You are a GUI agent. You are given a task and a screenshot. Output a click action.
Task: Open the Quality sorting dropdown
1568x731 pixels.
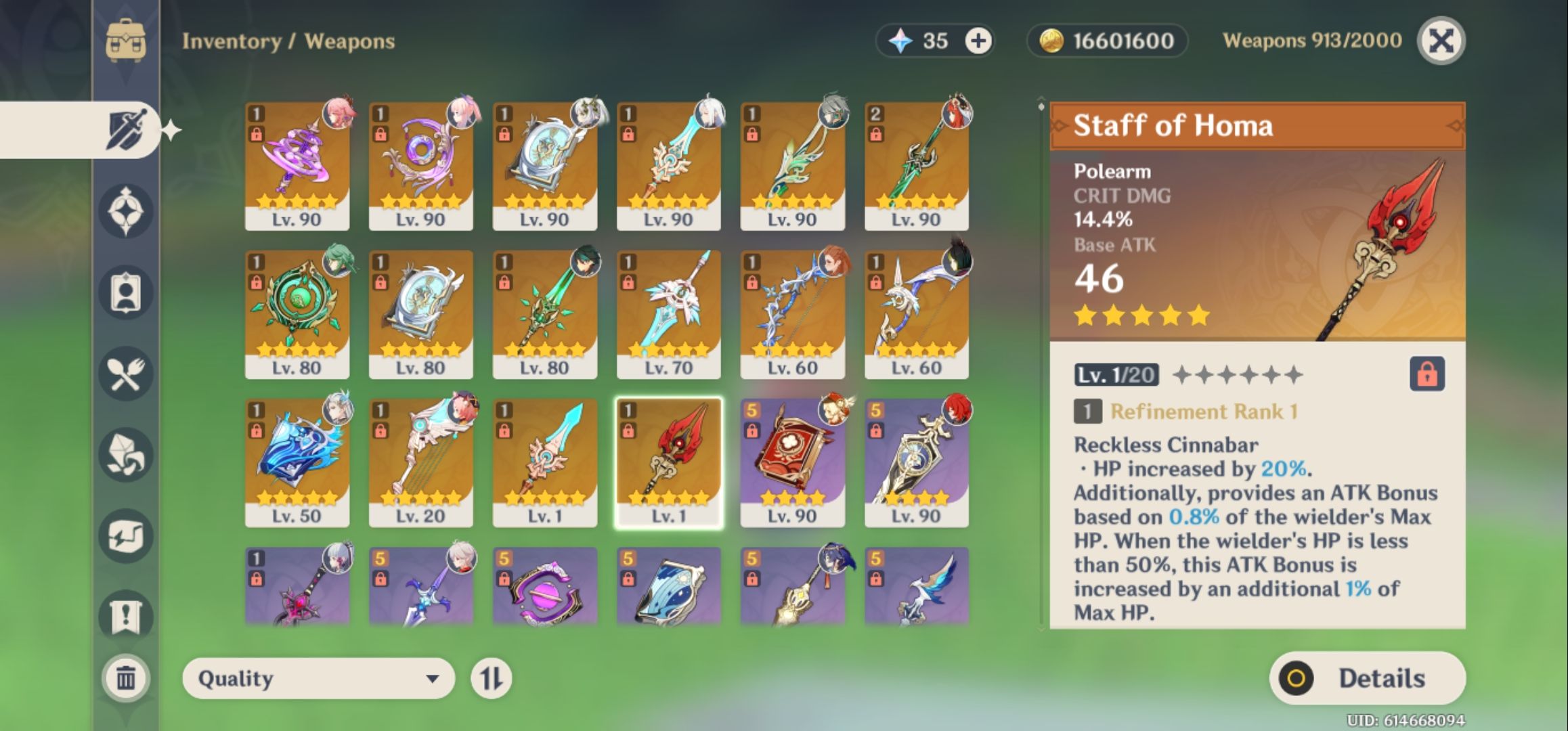318,678
